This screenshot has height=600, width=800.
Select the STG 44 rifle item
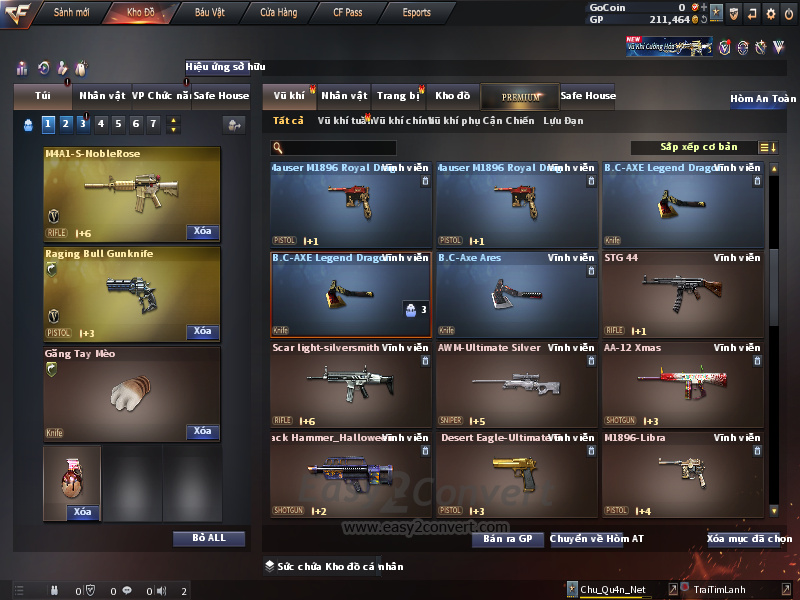[683, 296]
